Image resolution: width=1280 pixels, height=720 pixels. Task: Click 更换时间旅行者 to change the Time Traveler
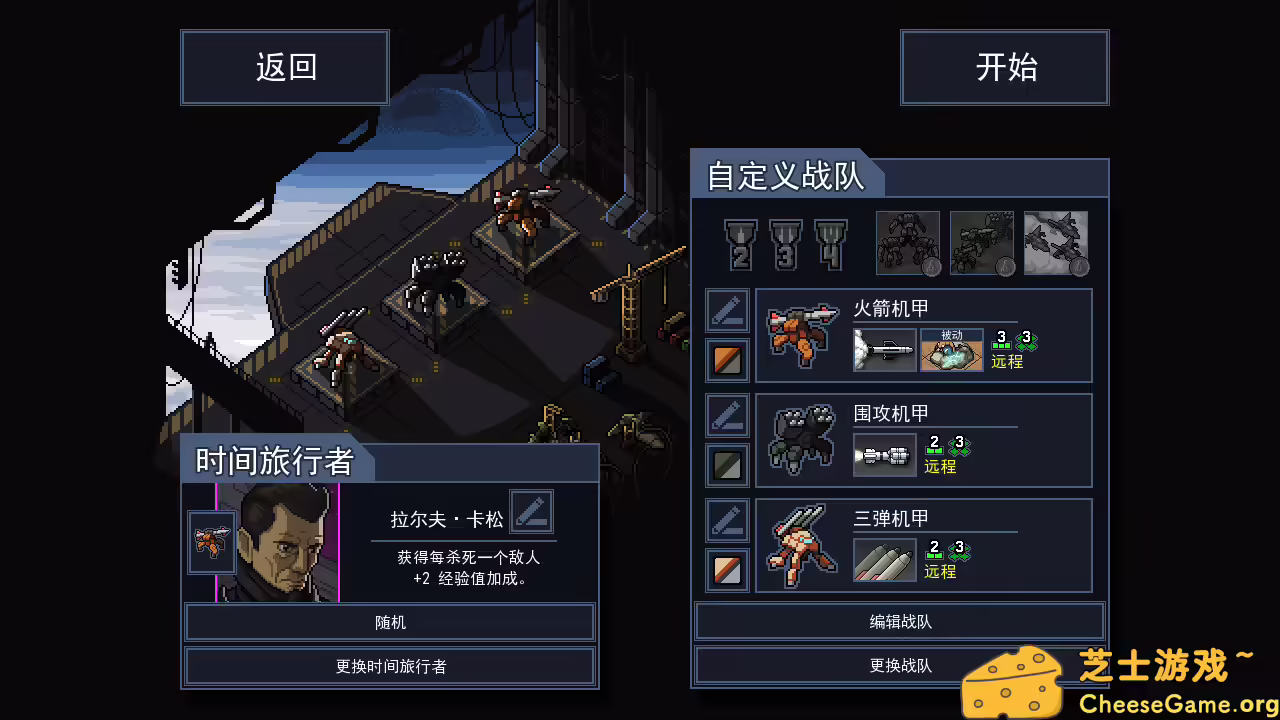389,666
